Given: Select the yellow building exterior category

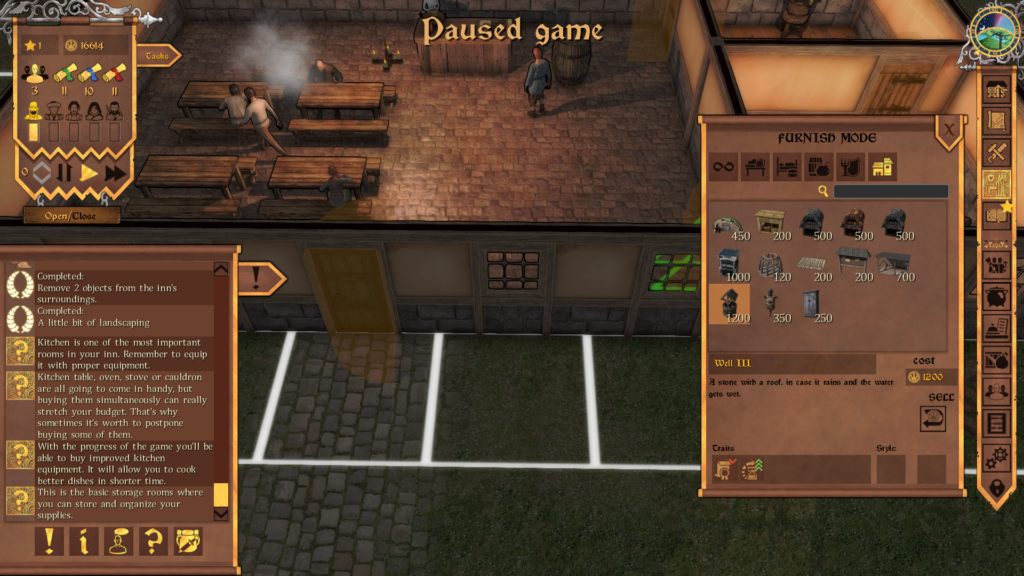Looking at the screenshot, I should pos(881,167).
